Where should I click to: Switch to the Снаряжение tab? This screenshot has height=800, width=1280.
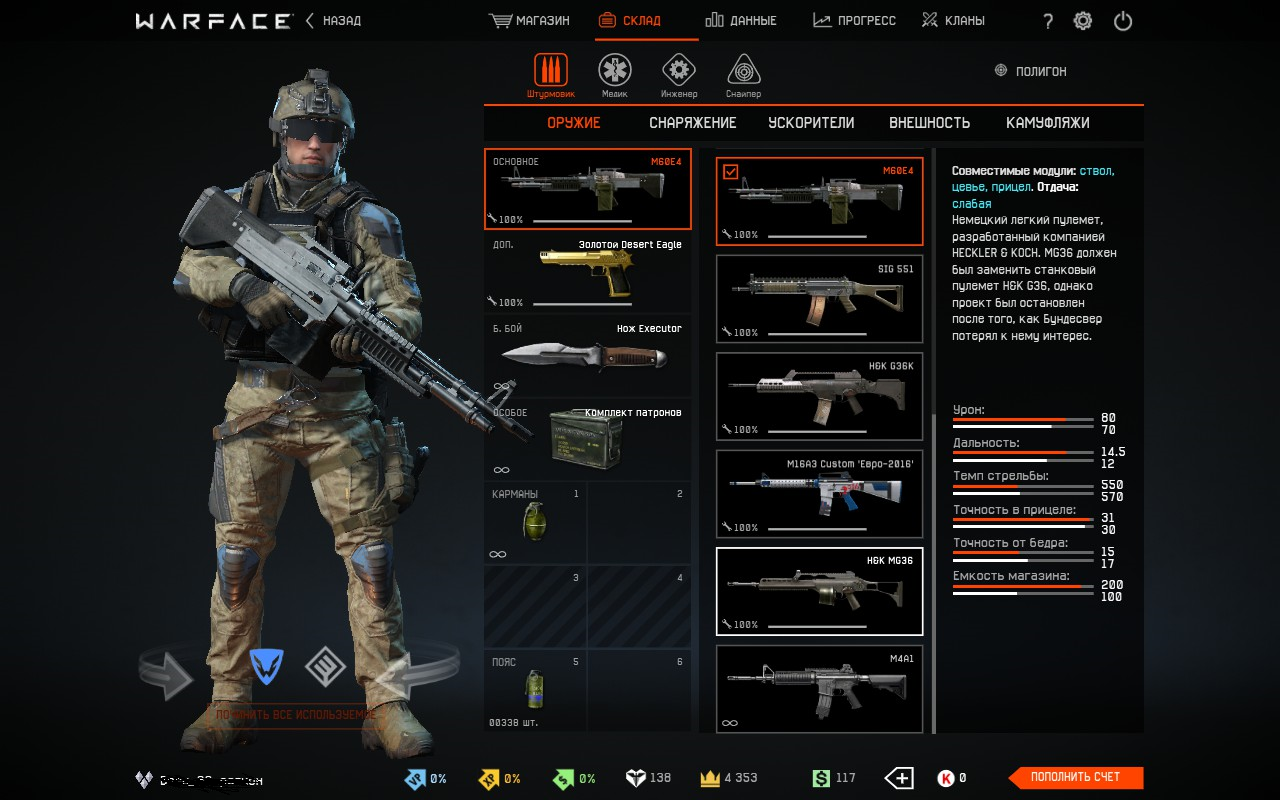point(692,123)
